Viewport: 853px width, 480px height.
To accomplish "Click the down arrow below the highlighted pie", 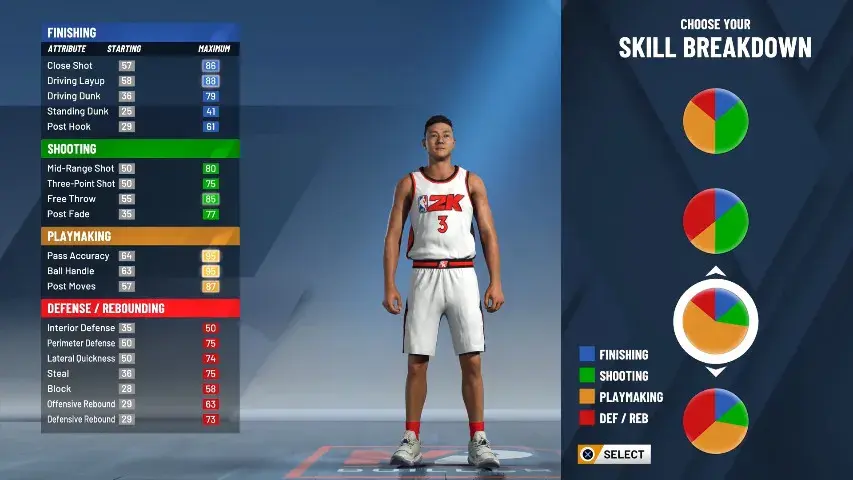I will pos(715,371).
